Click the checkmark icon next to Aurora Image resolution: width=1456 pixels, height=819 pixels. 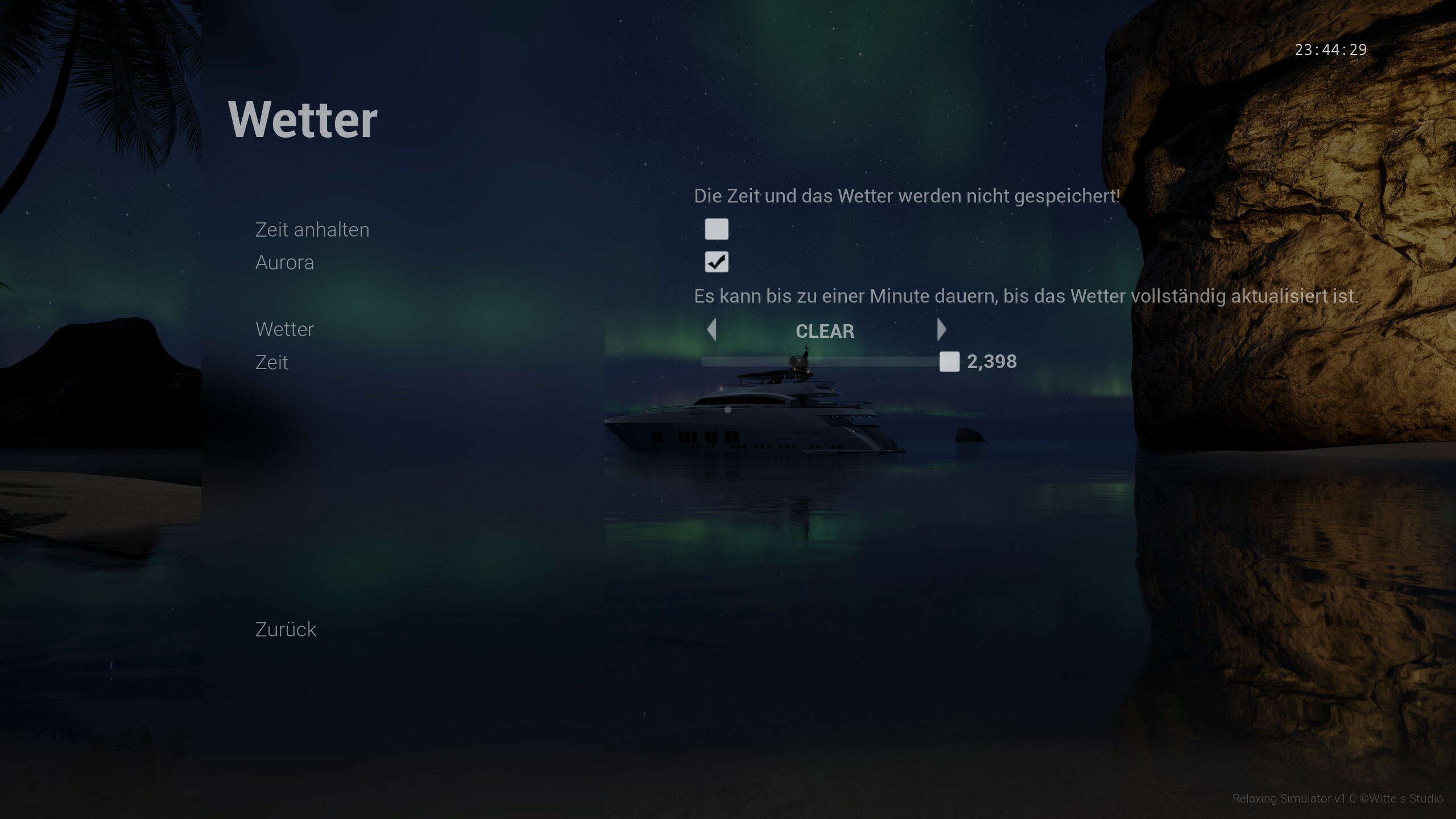tap(717, 262)
